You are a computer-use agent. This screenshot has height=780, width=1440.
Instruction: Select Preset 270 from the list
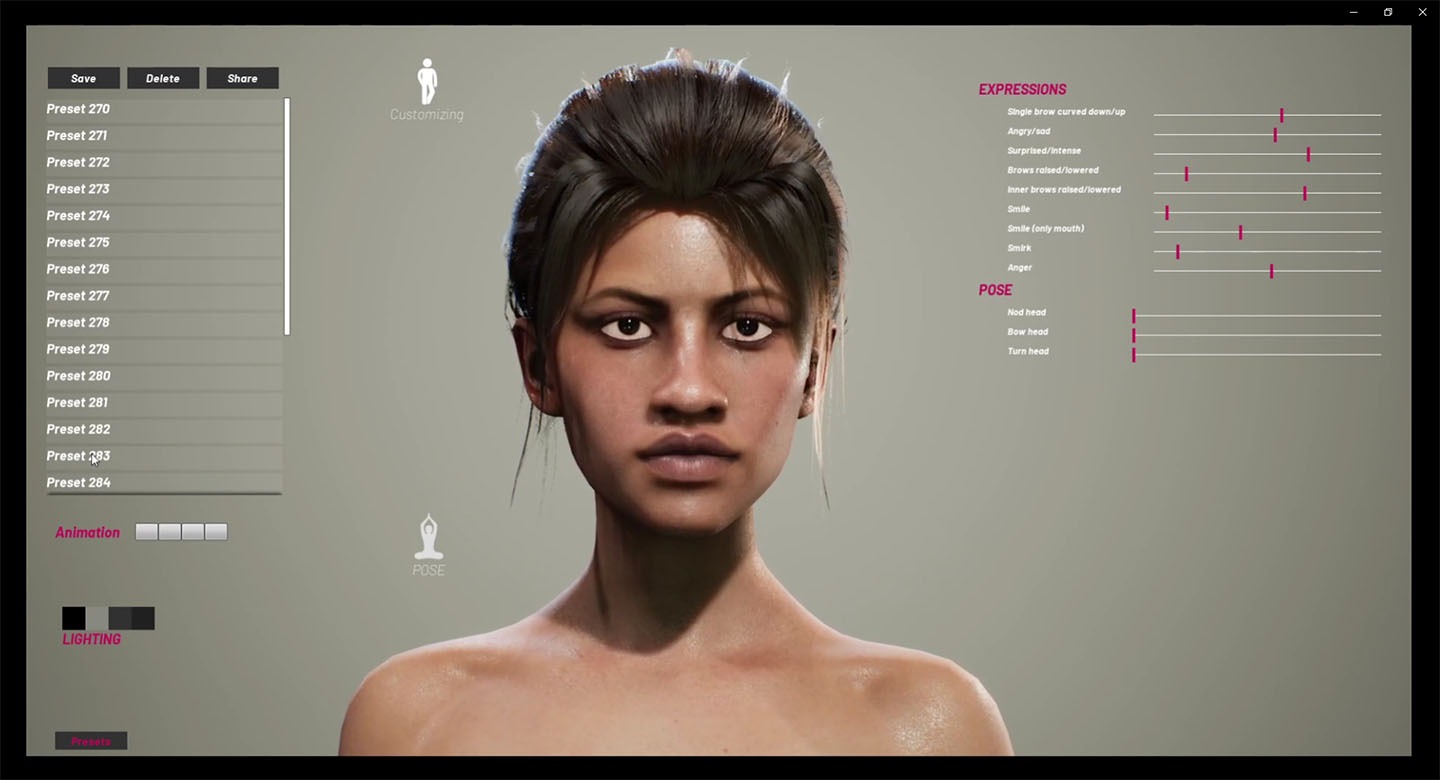click(78, 109)
